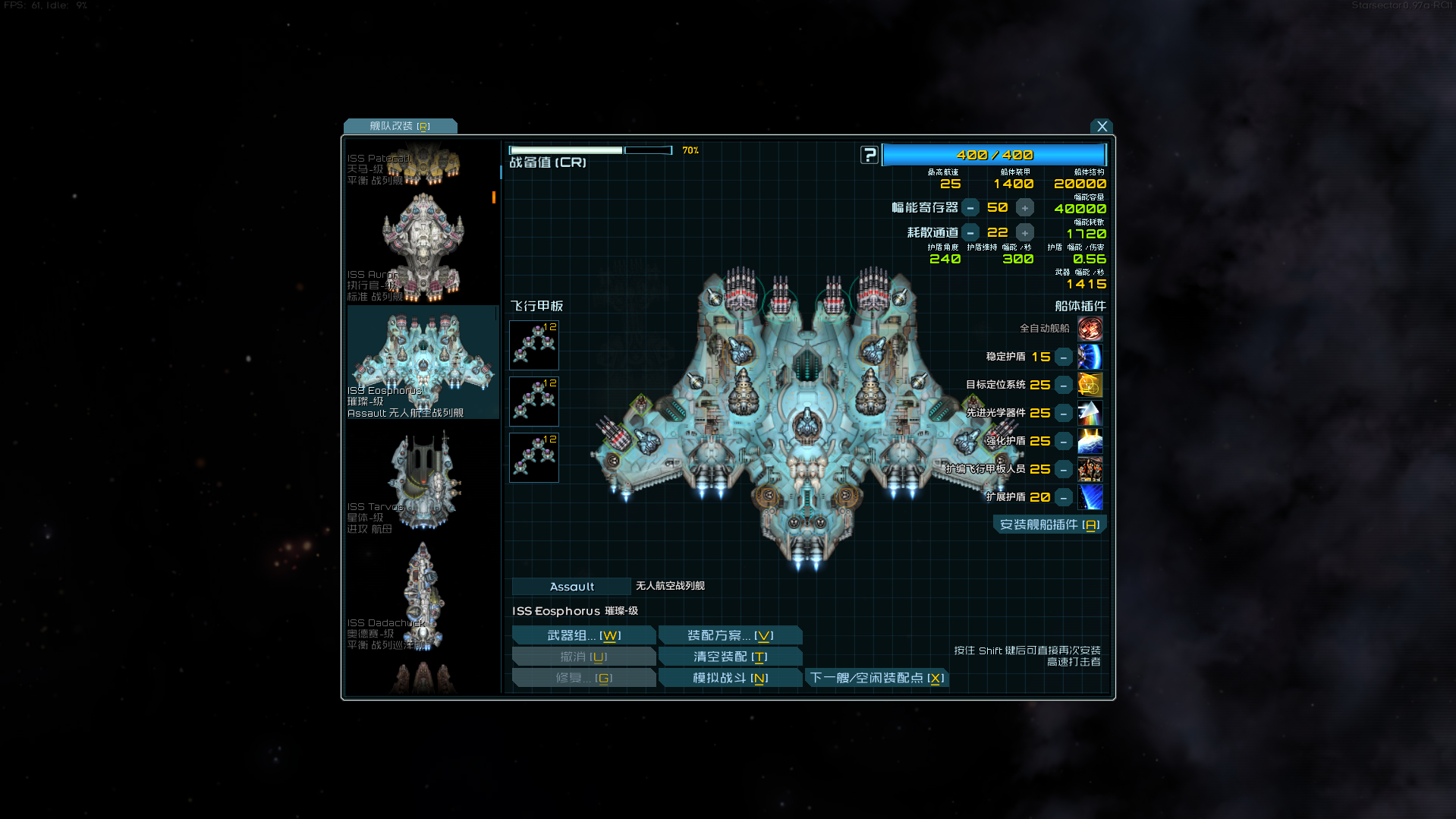This screenshot has width=1456, height=819.
Task: Close the refit screen with X
Action: coord(1102,127)
